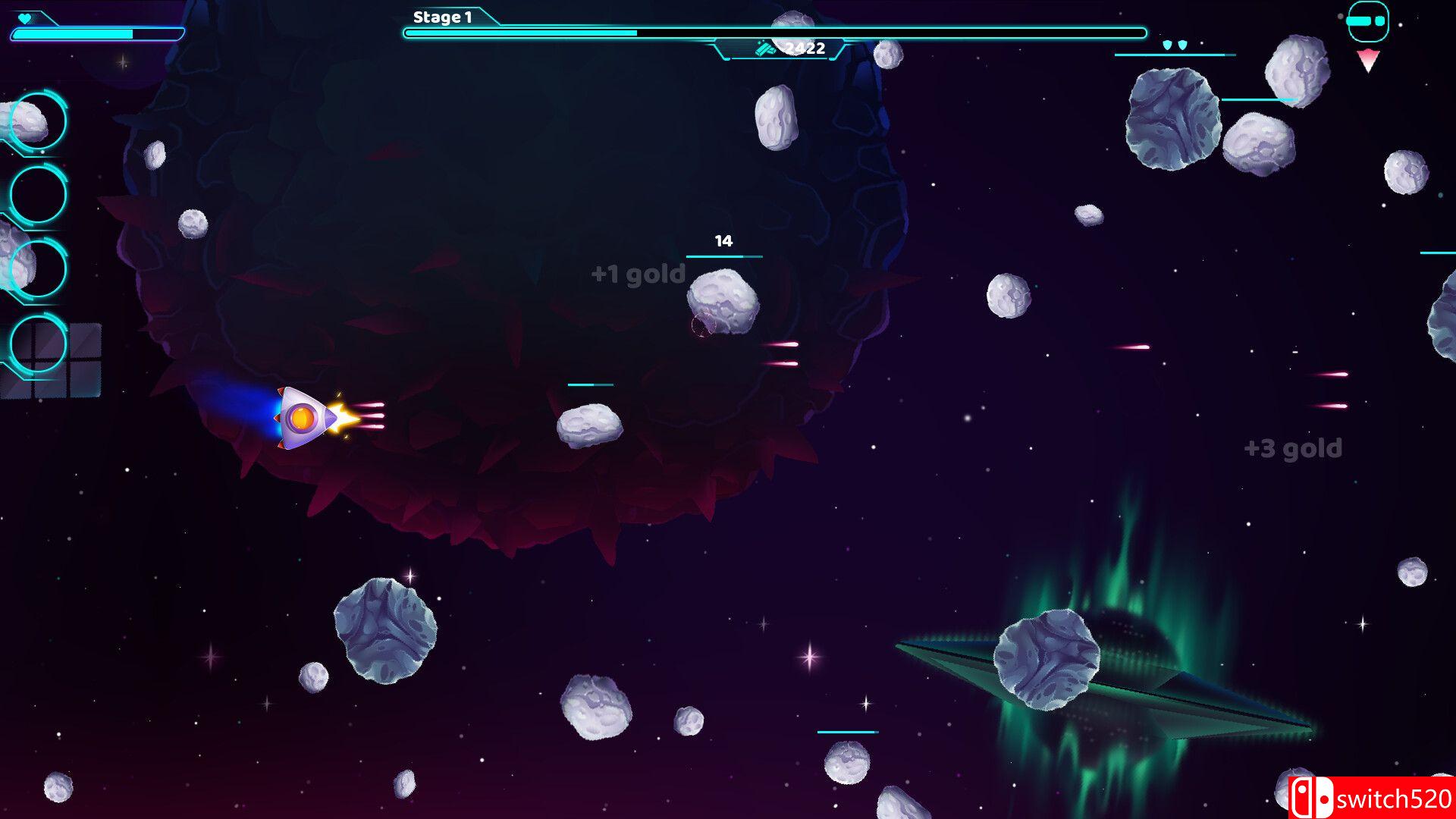Click the enemy counter showing 14
Screen dimensions: 1456x819
723,241
